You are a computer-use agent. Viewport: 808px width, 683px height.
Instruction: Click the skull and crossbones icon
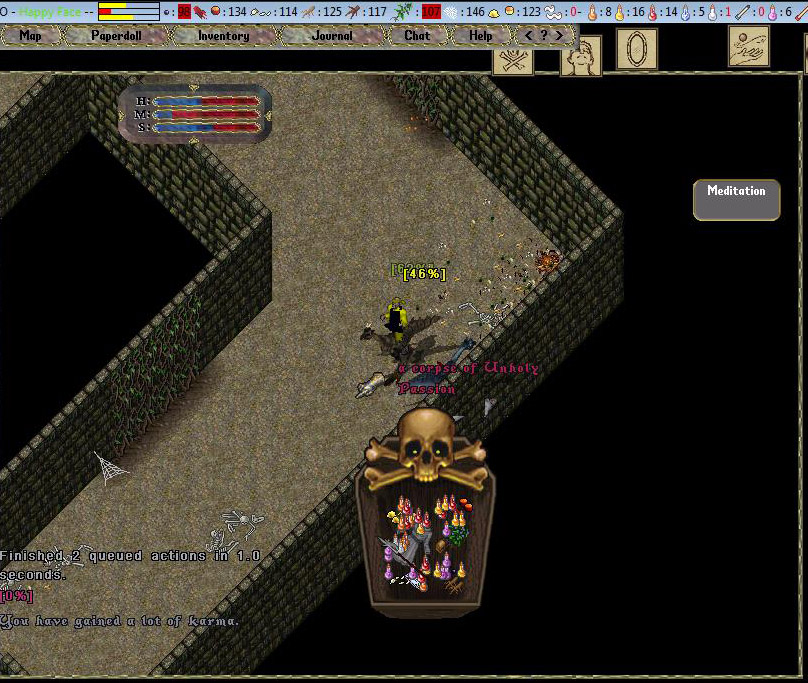[x=513, y=61]
